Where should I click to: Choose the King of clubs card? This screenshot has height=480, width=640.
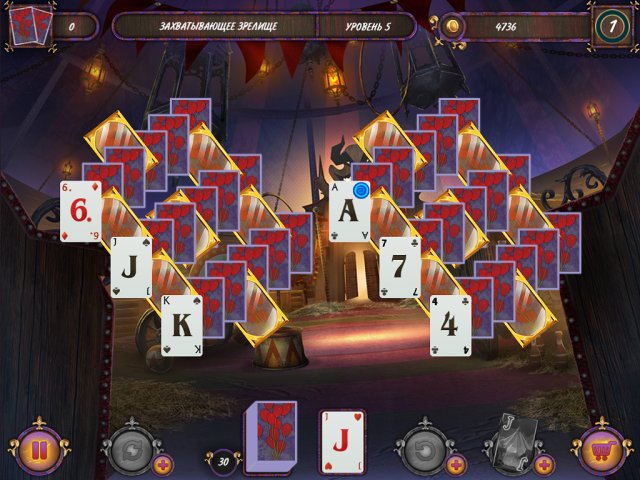[182, 324]
